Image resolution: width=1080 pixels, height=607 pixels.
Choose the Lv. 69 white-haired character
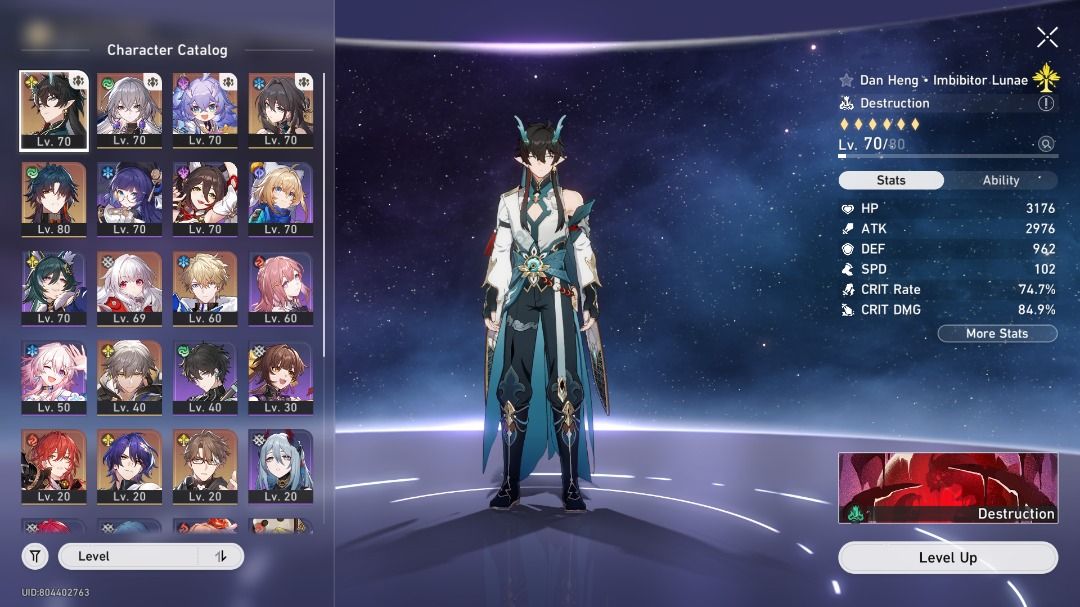[x=130, y=288]
